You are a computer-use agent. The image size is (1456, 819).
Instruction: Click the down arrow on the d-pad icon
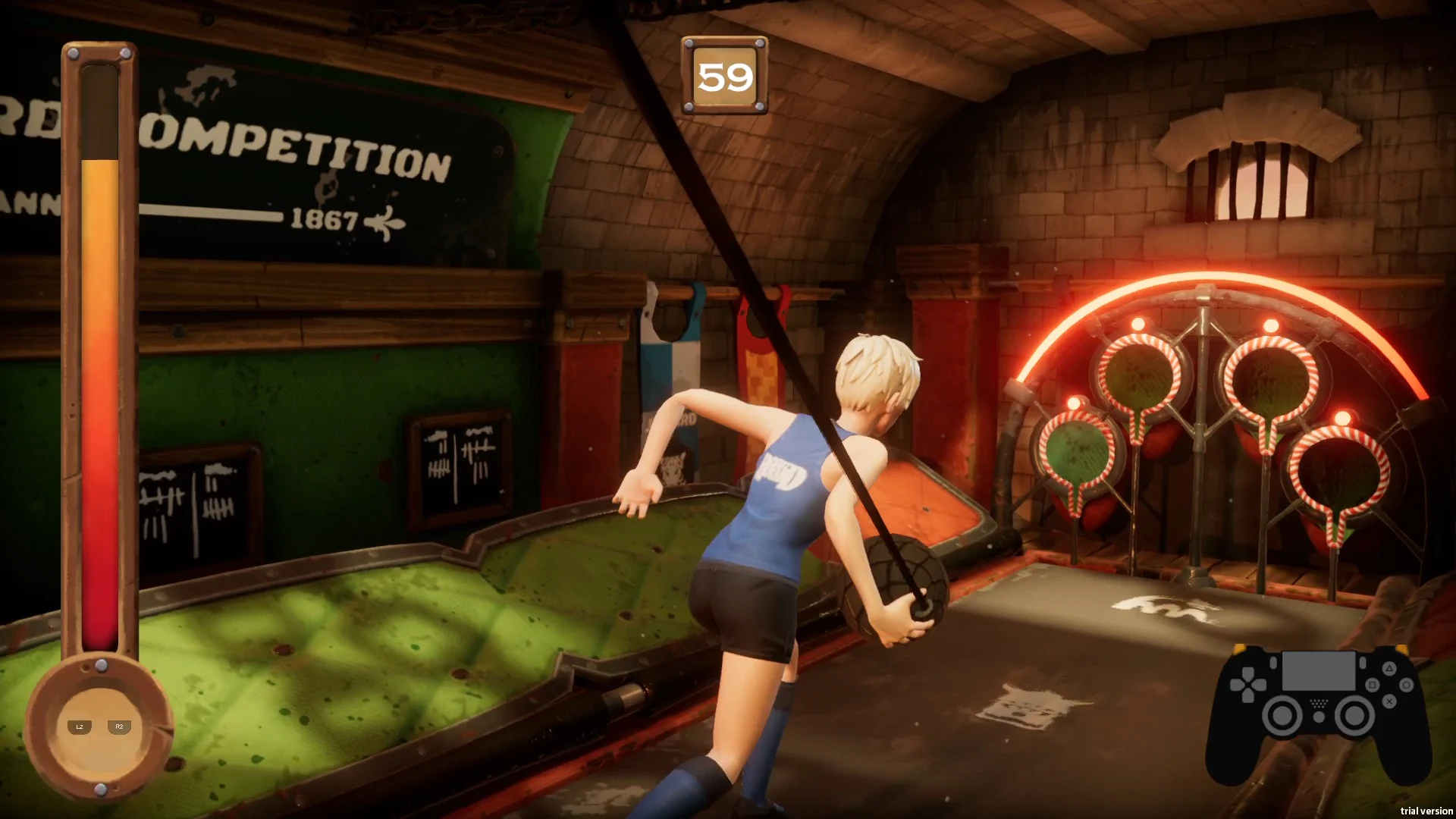point(1247,695)
